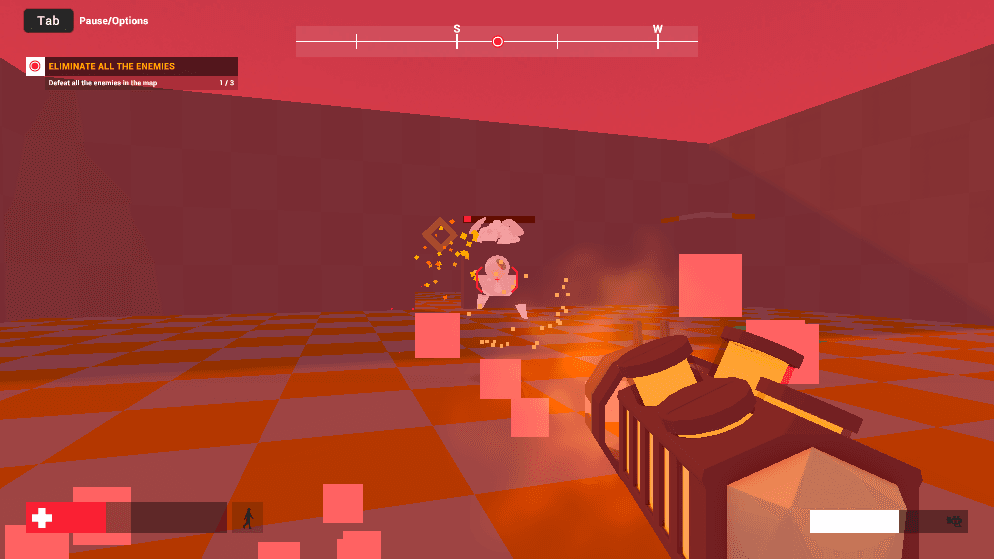Click the standing figure stance icon
Screen dimensions: 994x559
[247, 517]
